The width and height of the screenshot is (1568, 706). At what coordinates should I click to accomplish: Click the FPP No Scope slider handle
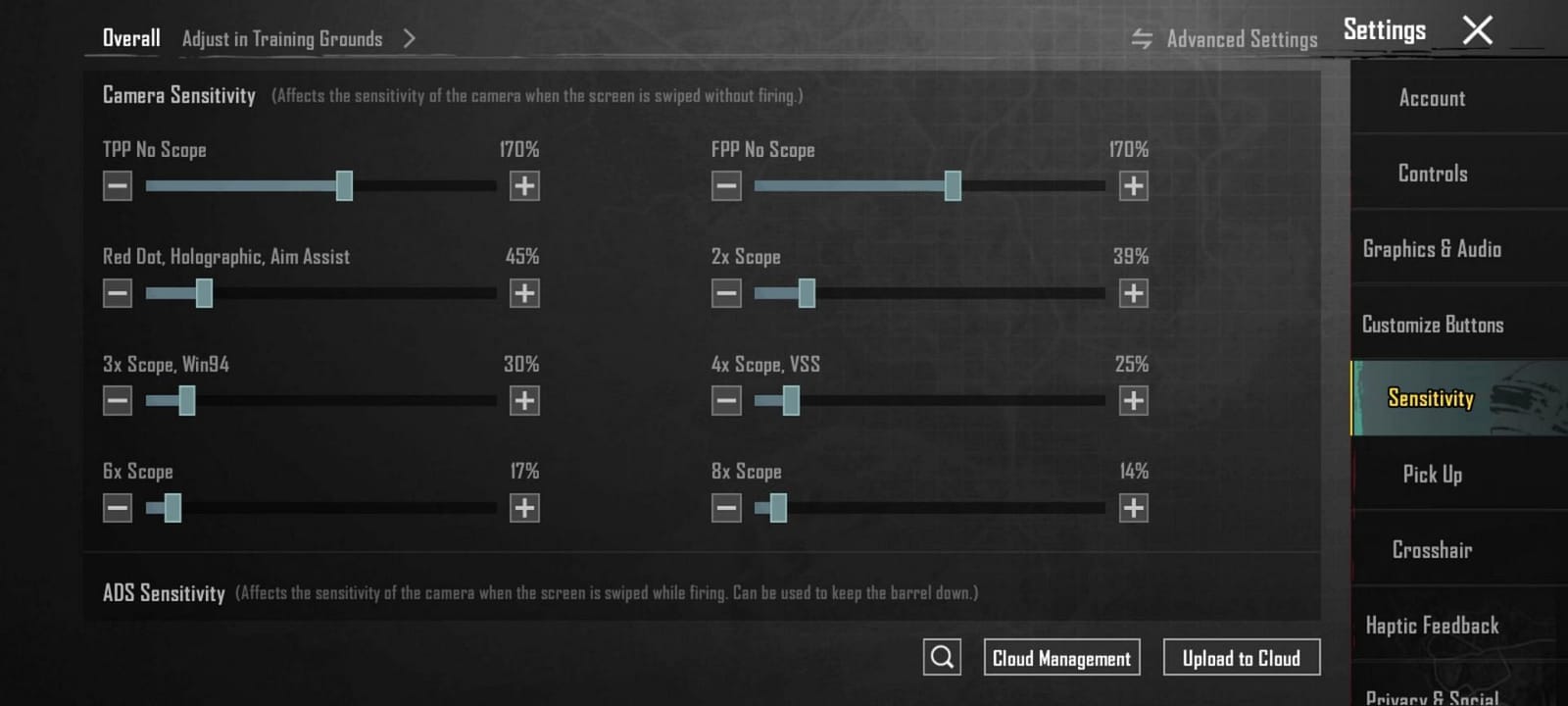952,184
